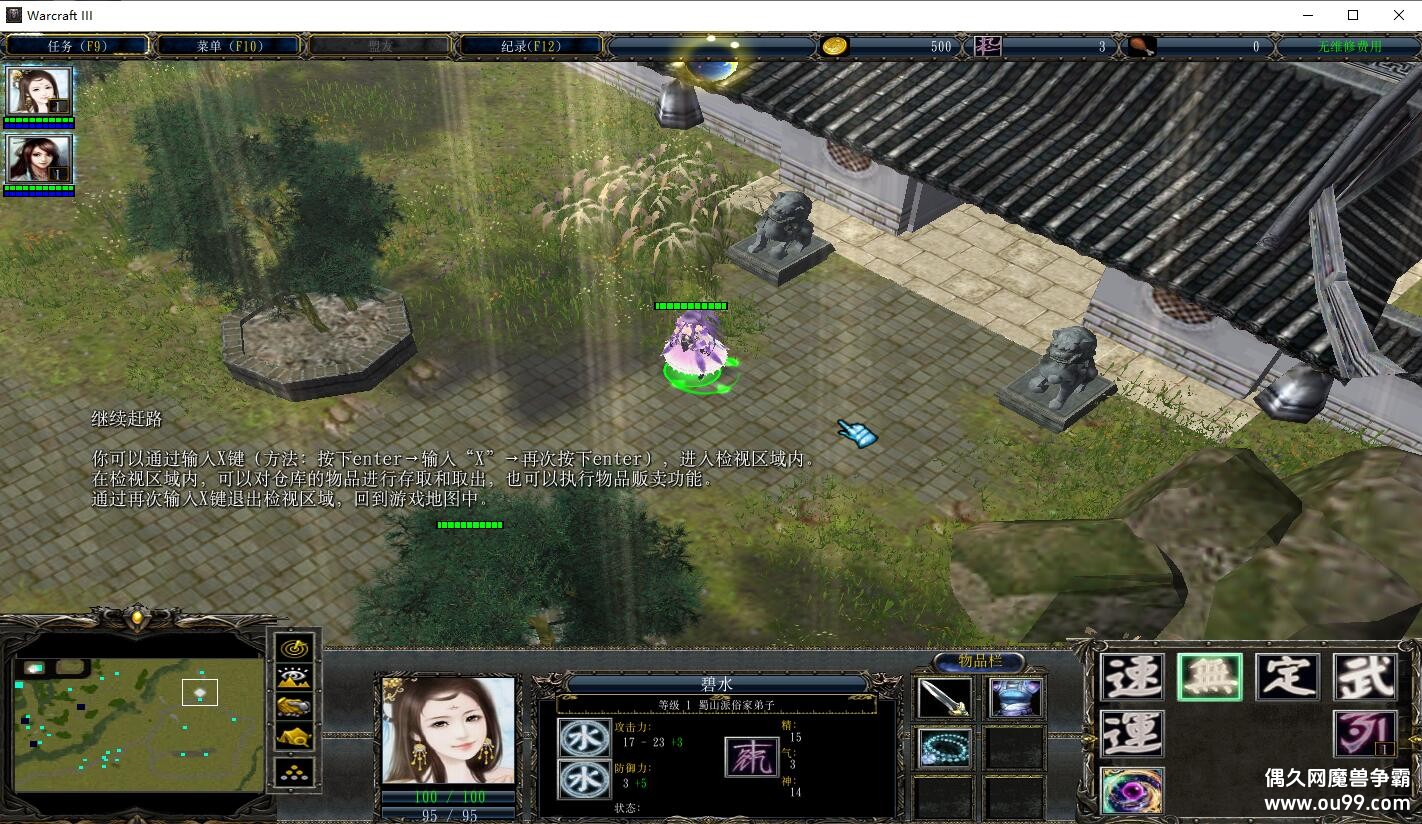Activate the 定 command button

tap(1288, 677)
